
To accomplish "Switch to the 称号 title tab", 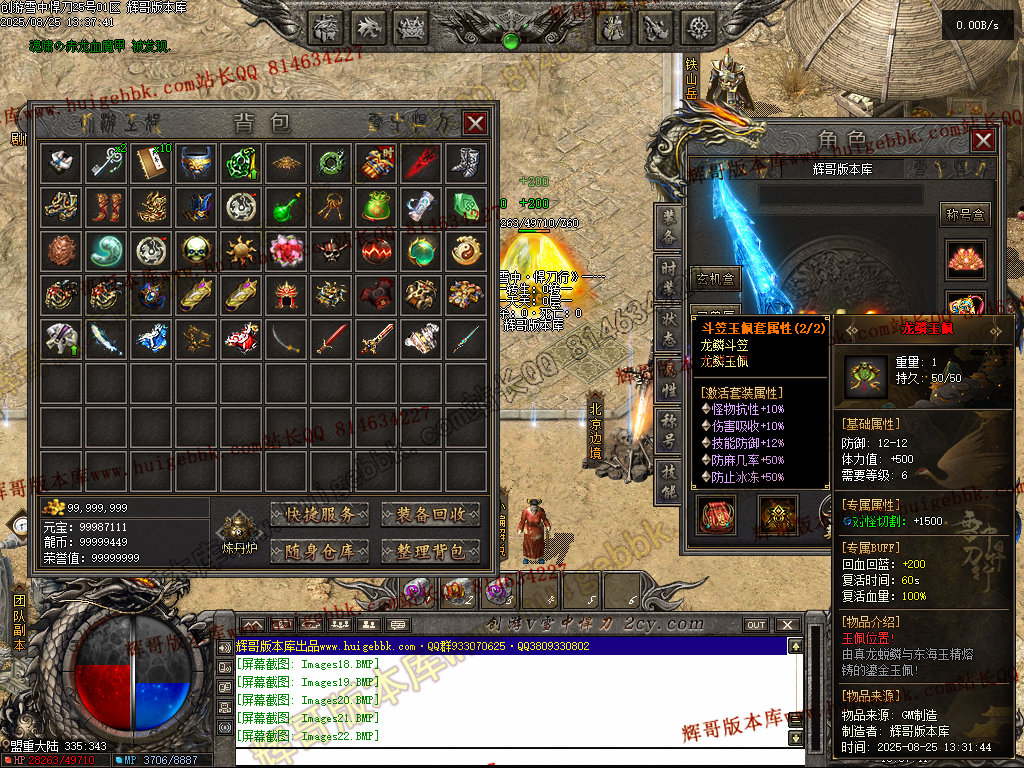I will click(667, 431).
